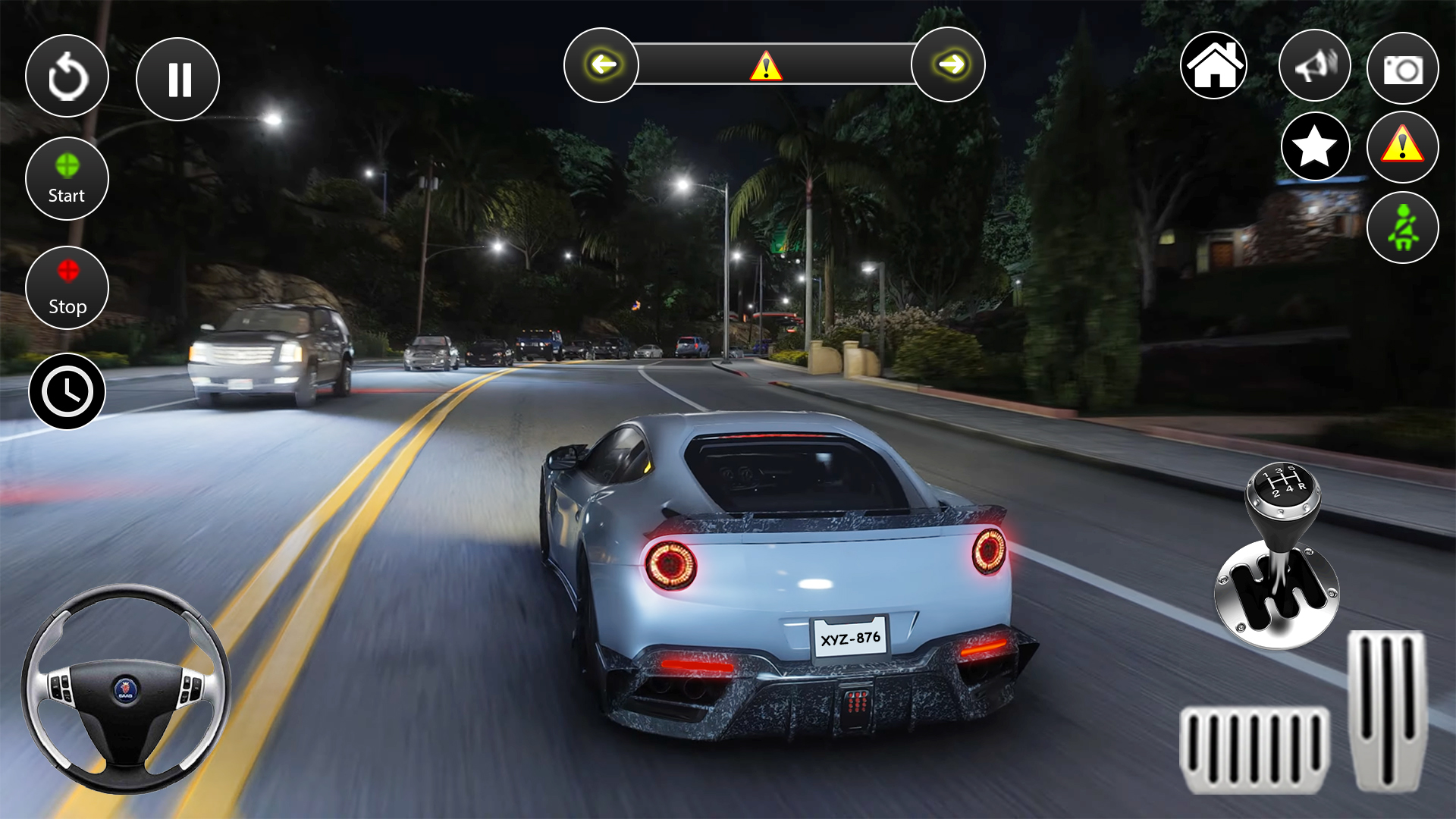This screenshot has width=1456, height=819.
Task: Enable hazard lights on the top bar
Action: pyautogui.click(x=766, y=67)
